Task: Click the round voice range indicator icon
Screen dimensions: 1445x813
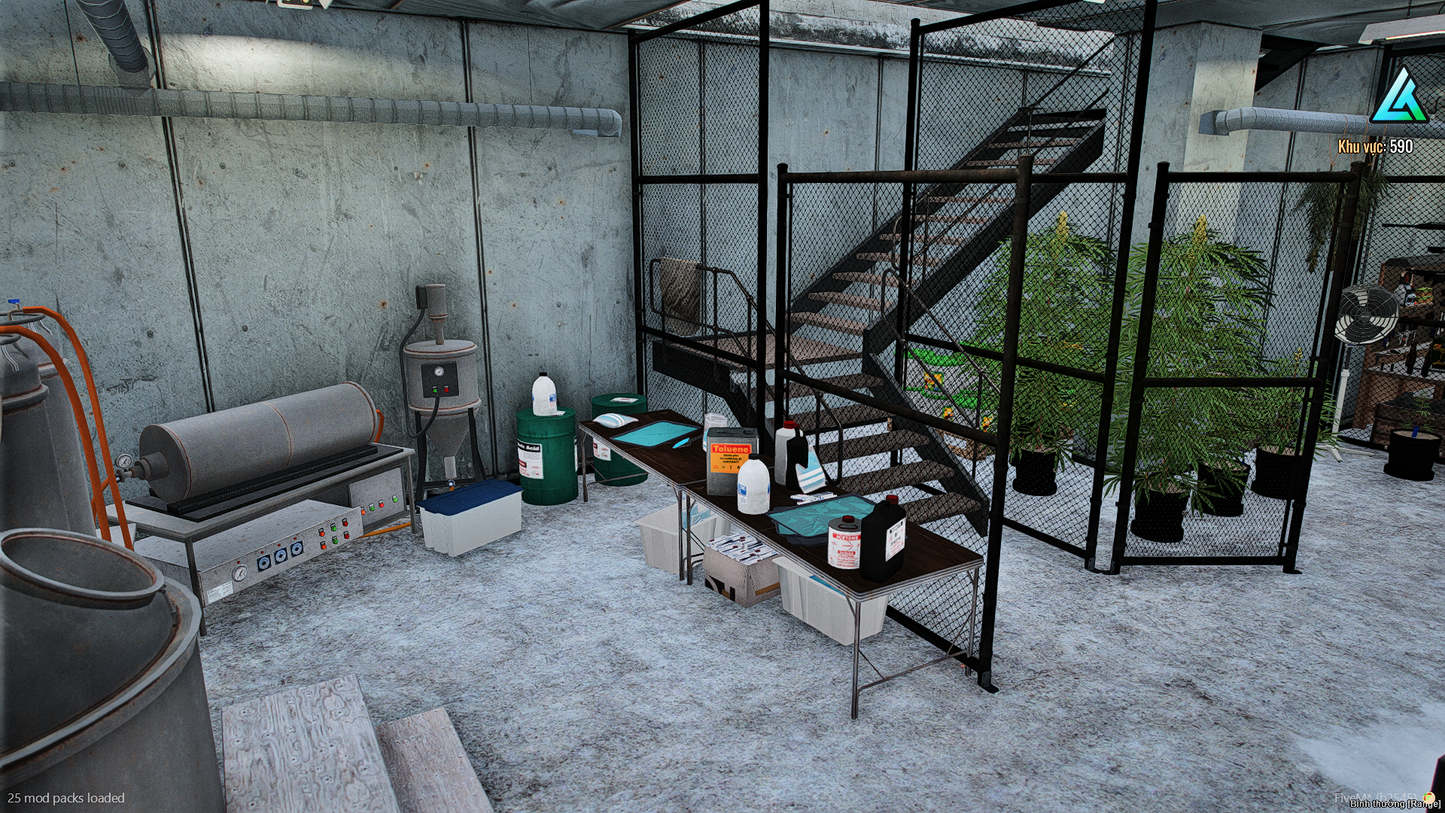Action: coord(1429,797)
